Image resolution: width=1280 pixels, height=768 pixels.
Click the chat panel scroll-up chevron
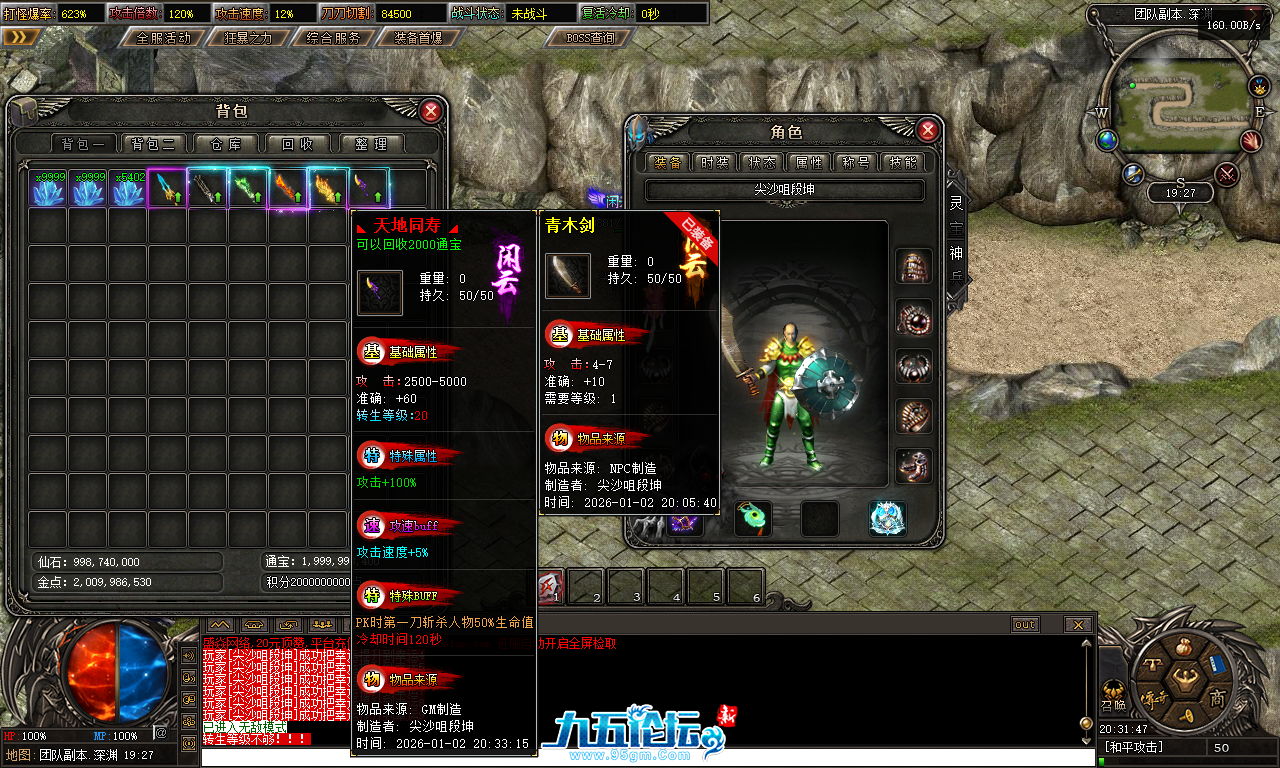click(219, 624)
